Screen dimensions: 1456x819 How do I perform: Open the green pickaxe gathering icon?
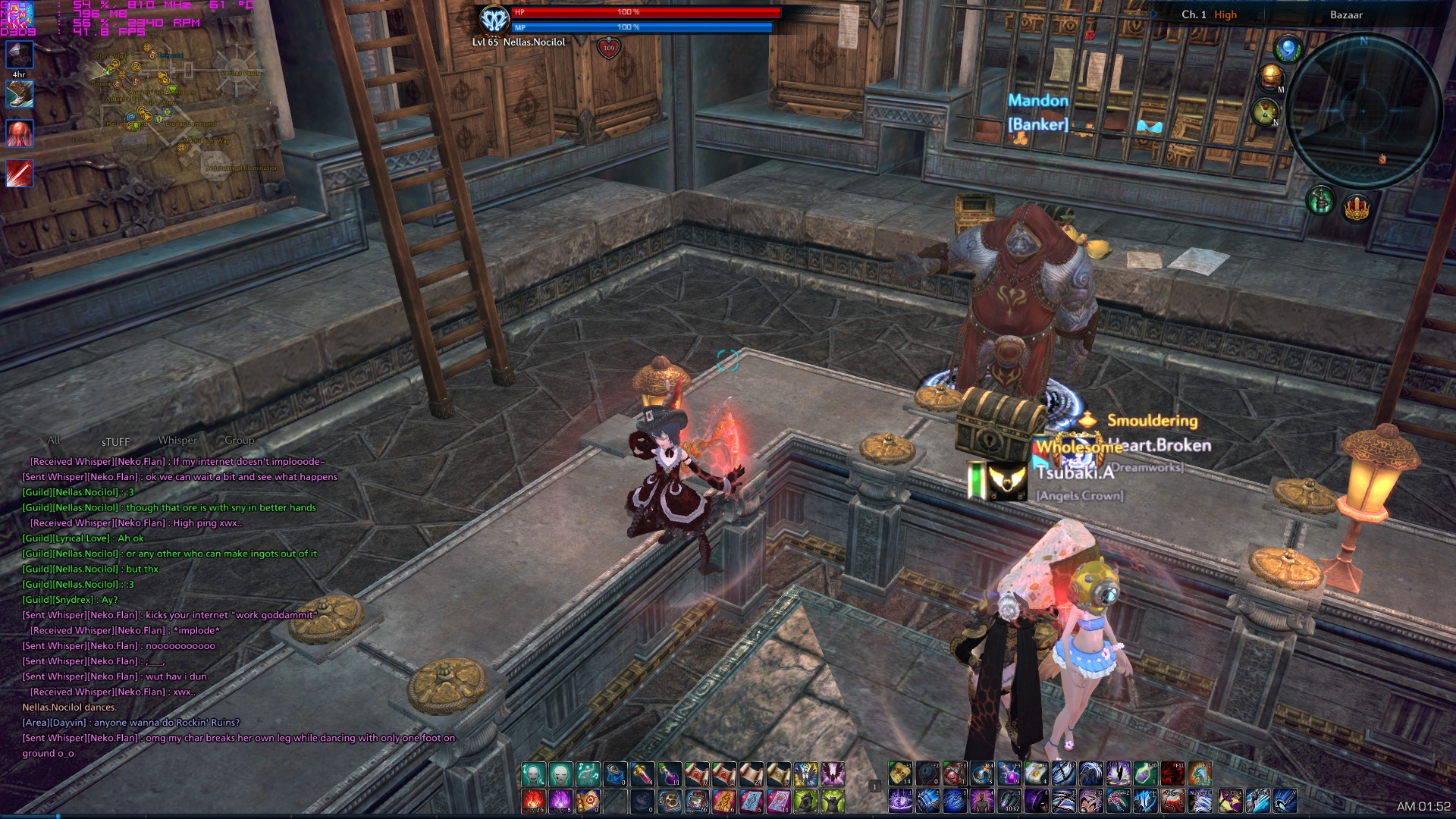[x=1320, y=201]
